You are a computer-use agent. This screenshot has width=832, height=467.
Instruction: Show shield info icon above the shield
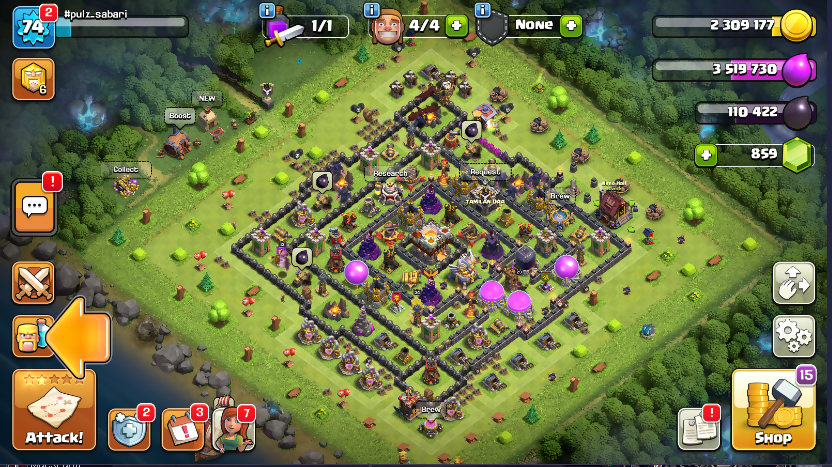[x=483, y=10]
